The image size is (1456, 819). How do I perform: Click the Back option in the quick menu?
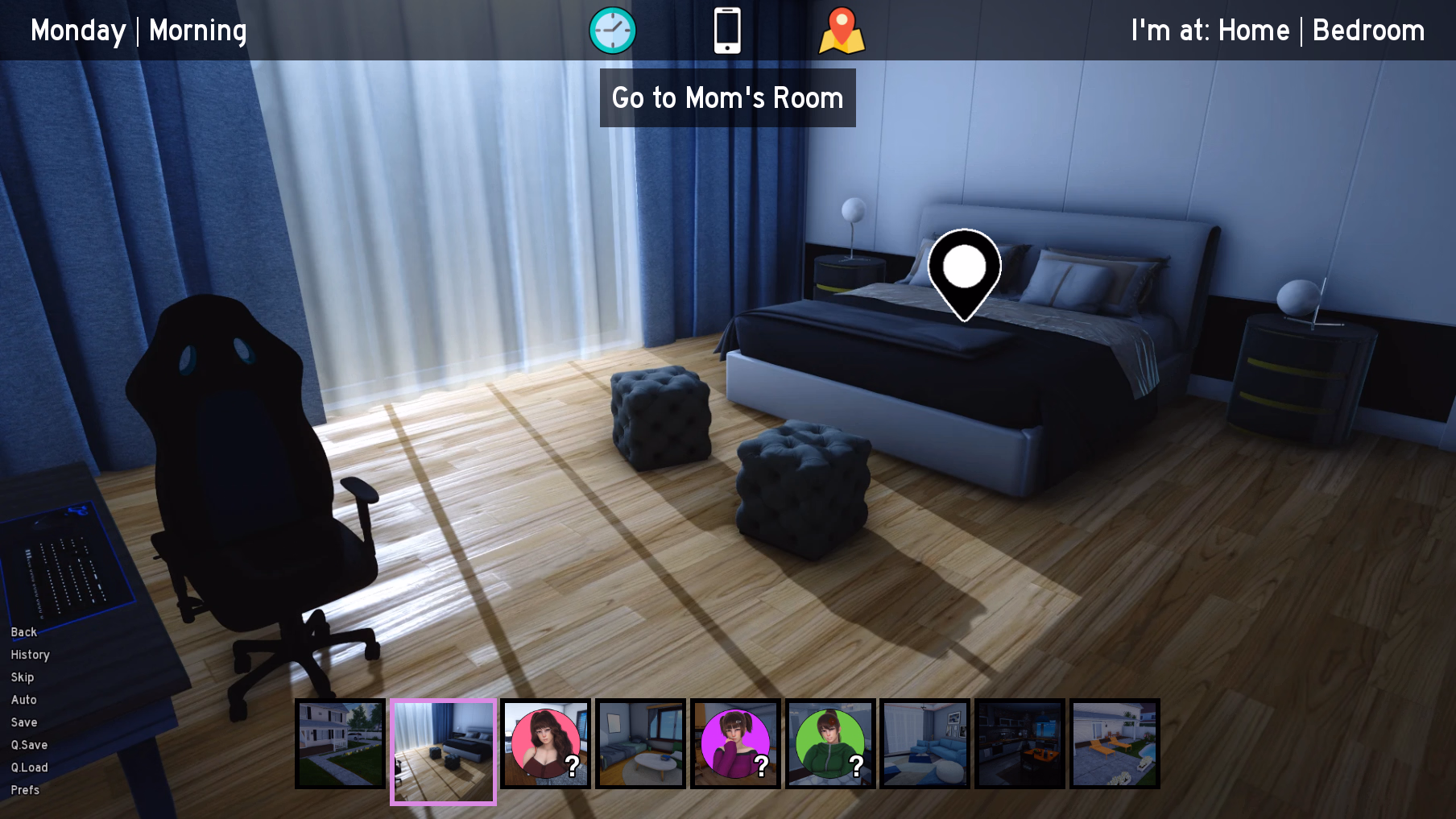tap(23, 632)
